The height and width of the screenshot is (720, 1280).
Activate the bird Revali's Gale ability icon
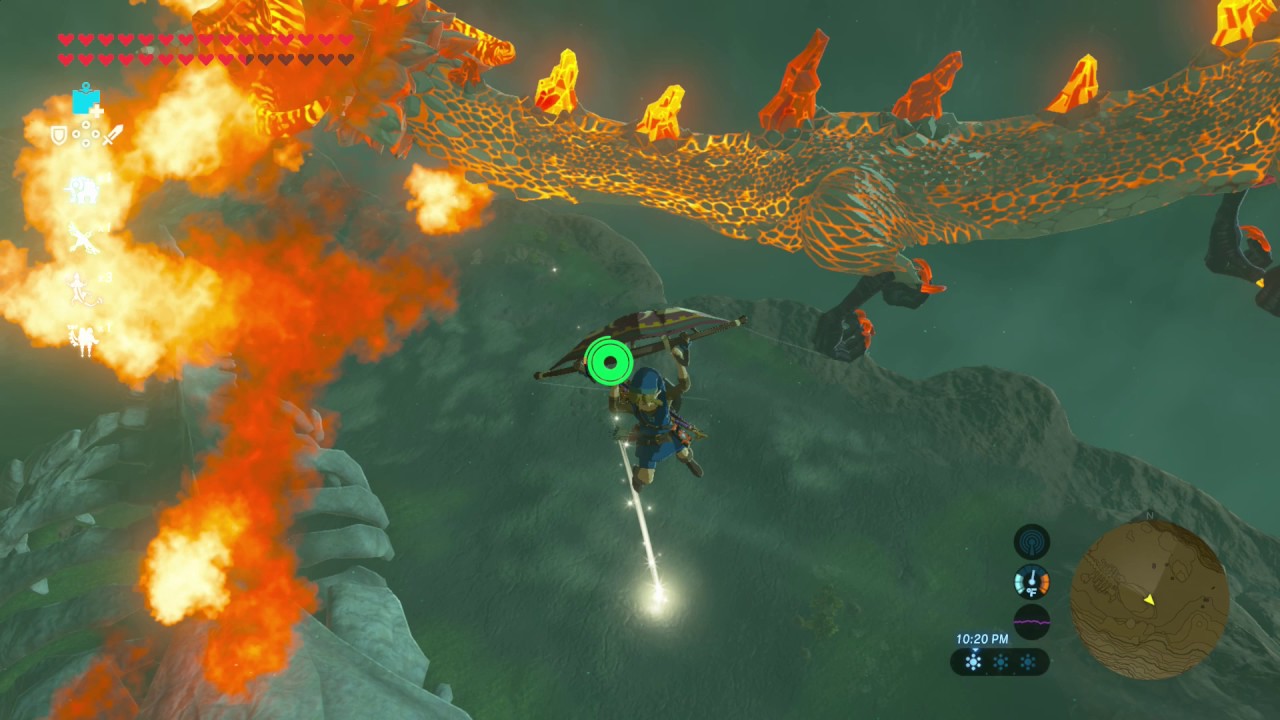(82, 238)
